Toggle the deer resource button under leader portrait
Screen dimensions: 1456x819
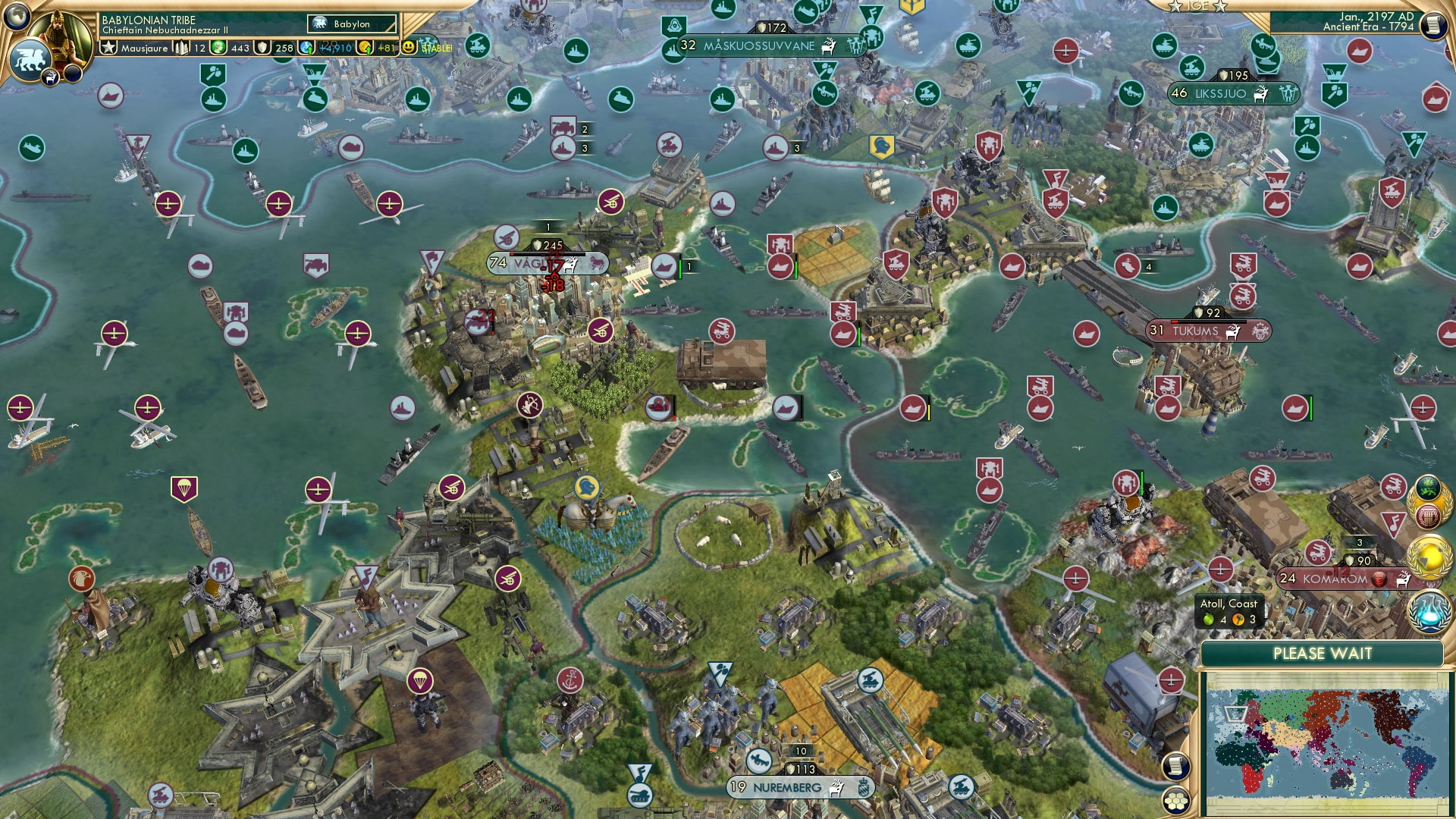click(x=50, y=78)
